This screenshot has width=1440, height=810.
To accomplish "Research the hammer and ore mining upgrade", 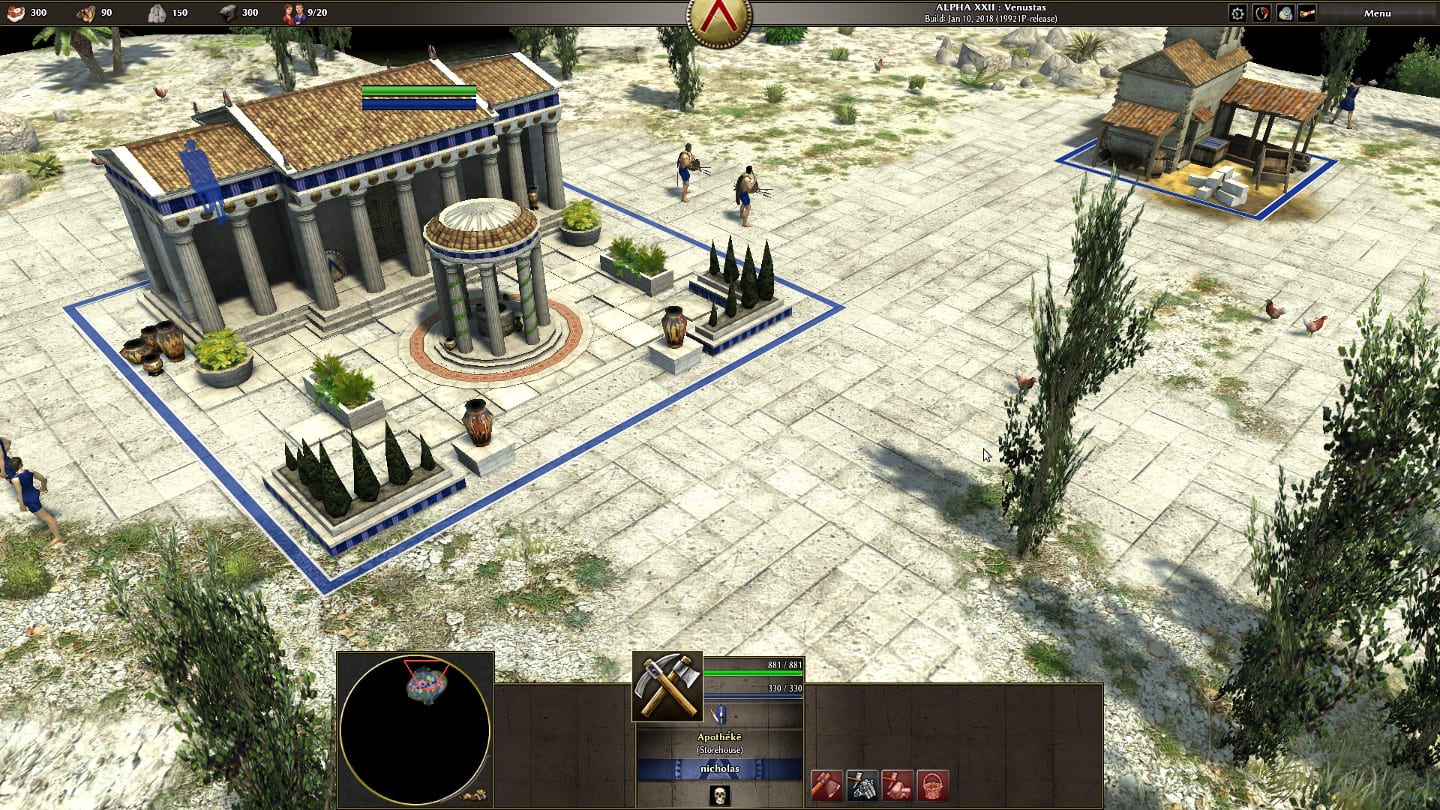I will tap(897, 785).
